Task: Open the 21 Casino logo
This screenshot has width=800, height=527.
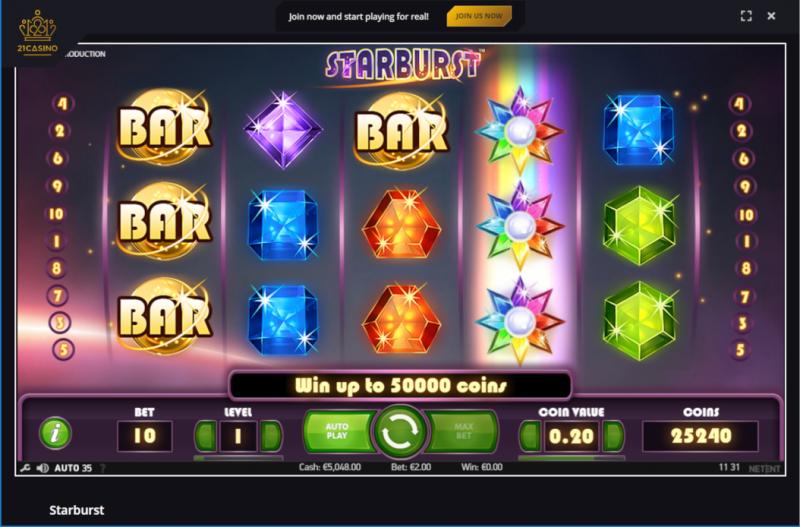Action: 36,31
